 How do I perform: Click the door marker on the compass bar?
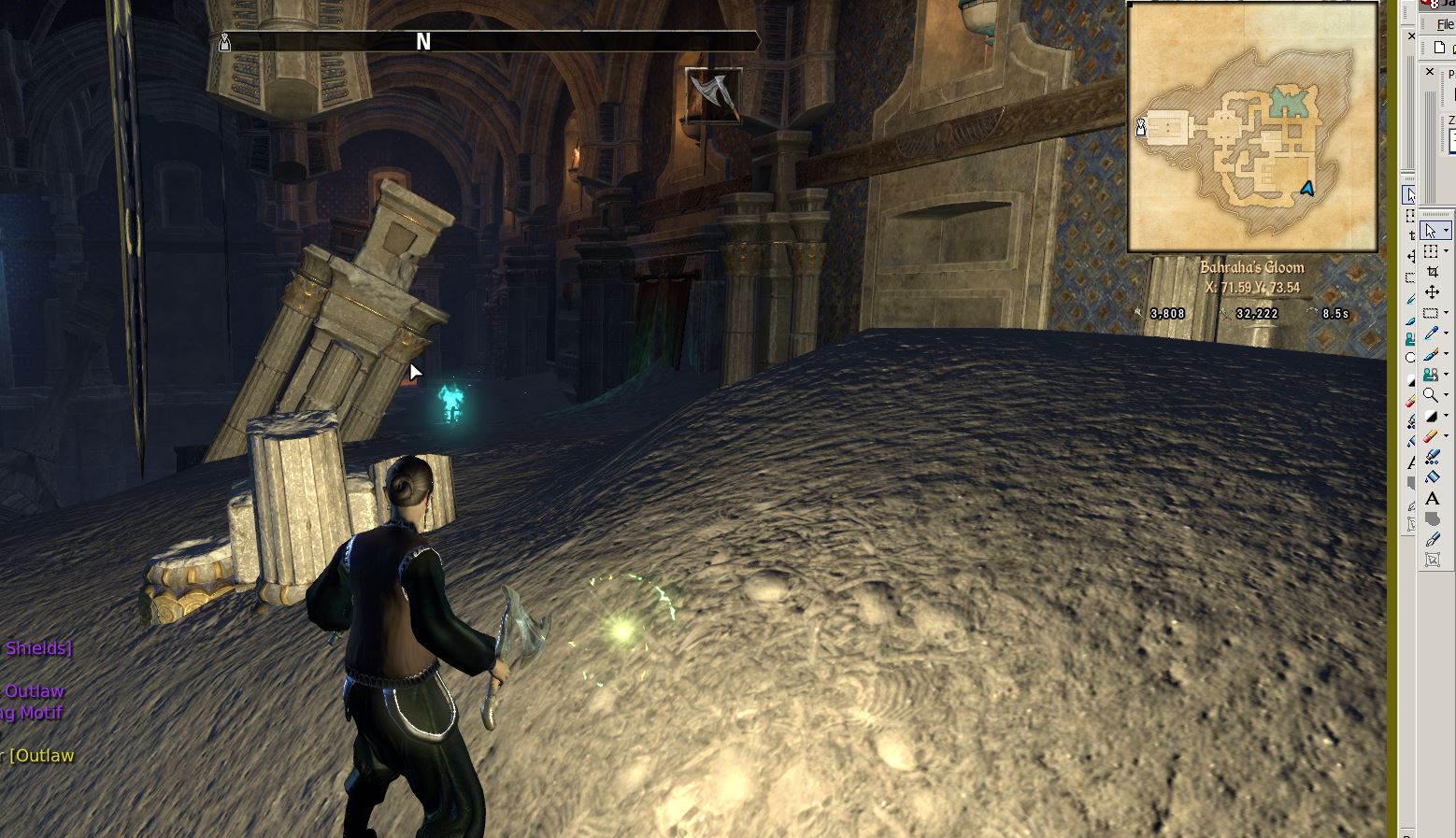pyautogui.click(x=224, y=42)
